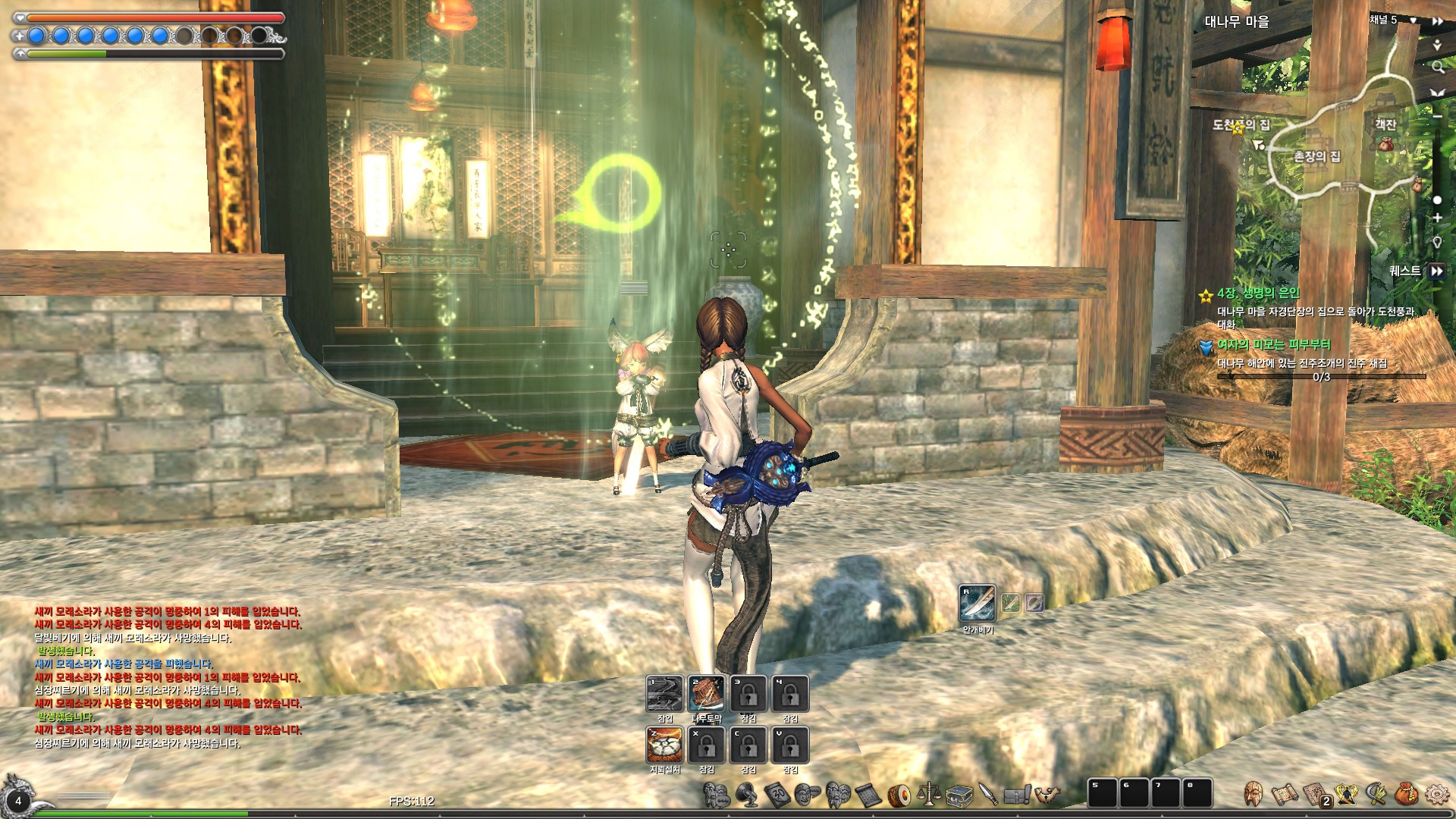Image resolution: width=1456 pixels, height=819 pixels.
Task: Open the settings gear menu
Action: (1436, 794)
